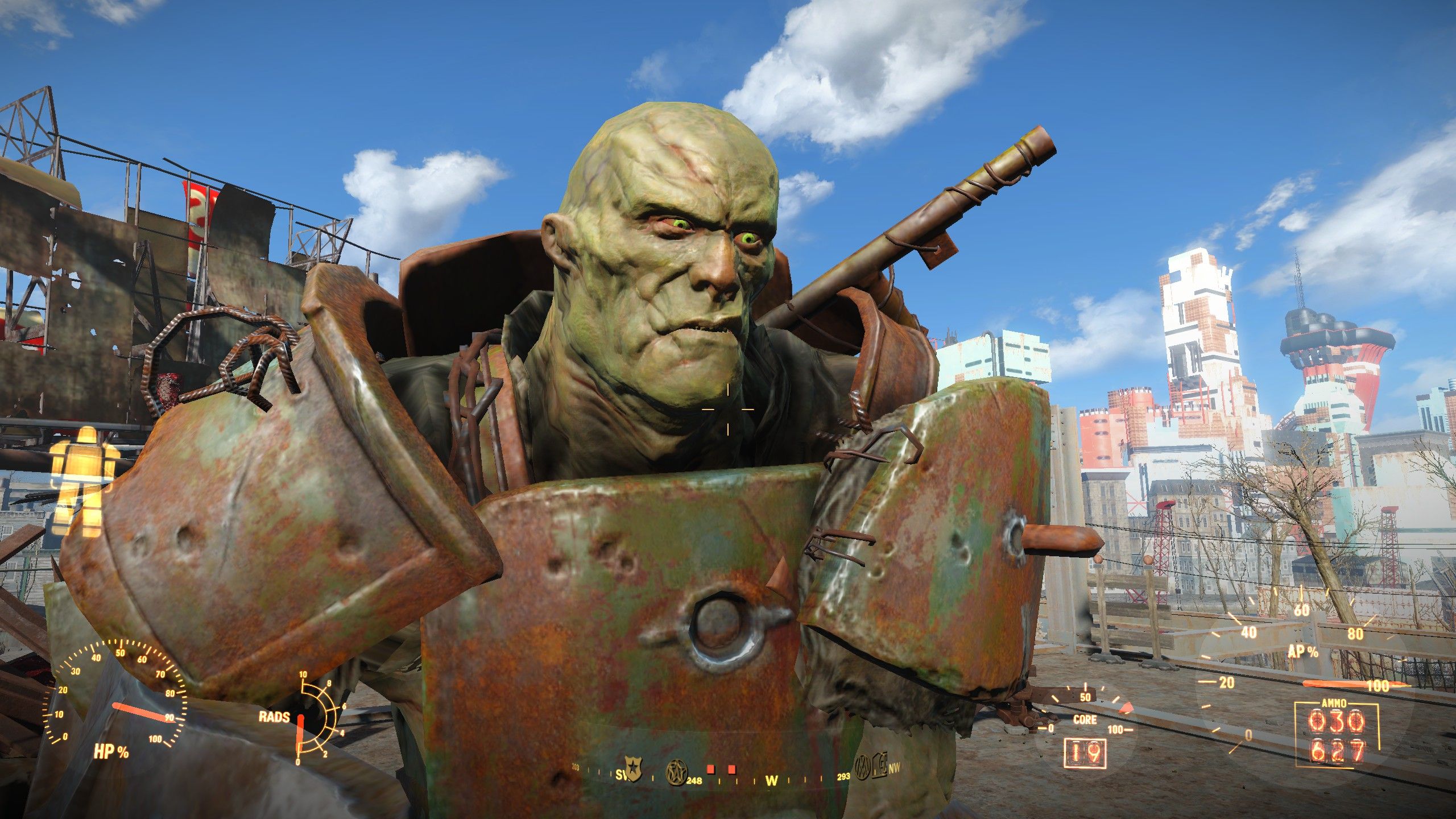Expand the compass heading marker at 293
The width and height of the screenshot is (1456, 819).
[843, 777]
